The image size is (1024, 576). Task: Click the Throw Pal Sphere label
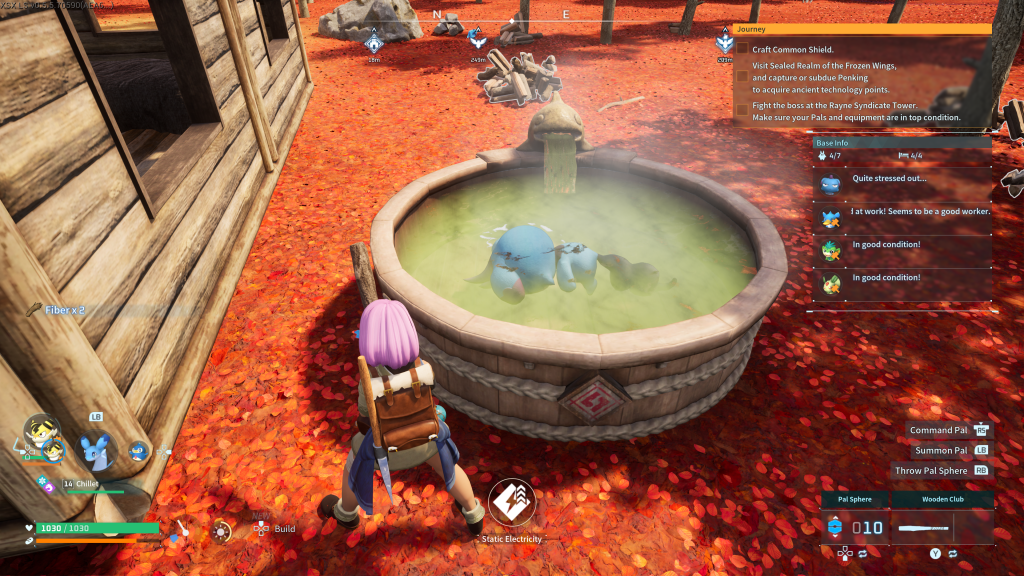(x=931, y=470)
